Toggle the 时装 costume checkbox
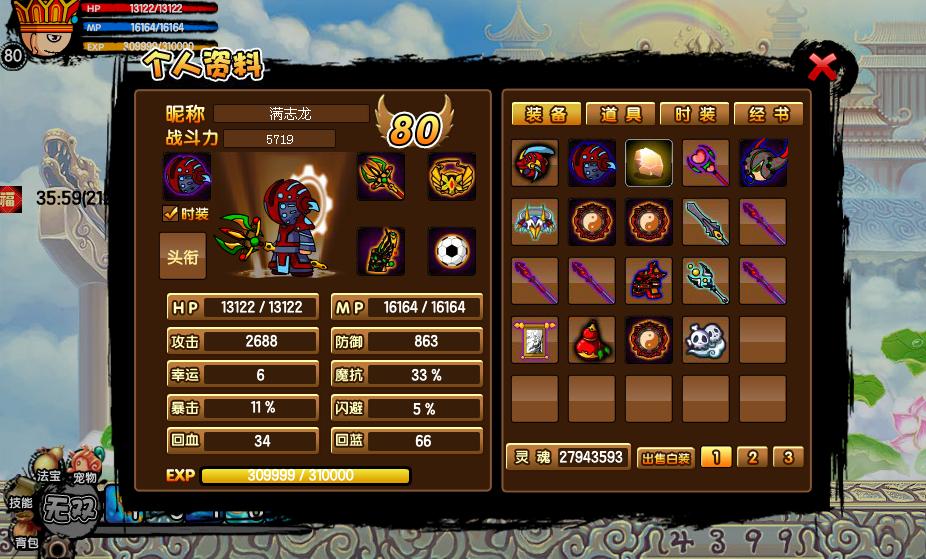Image resolution: width=926 pixels, height=559 pixels. (171, 213)
